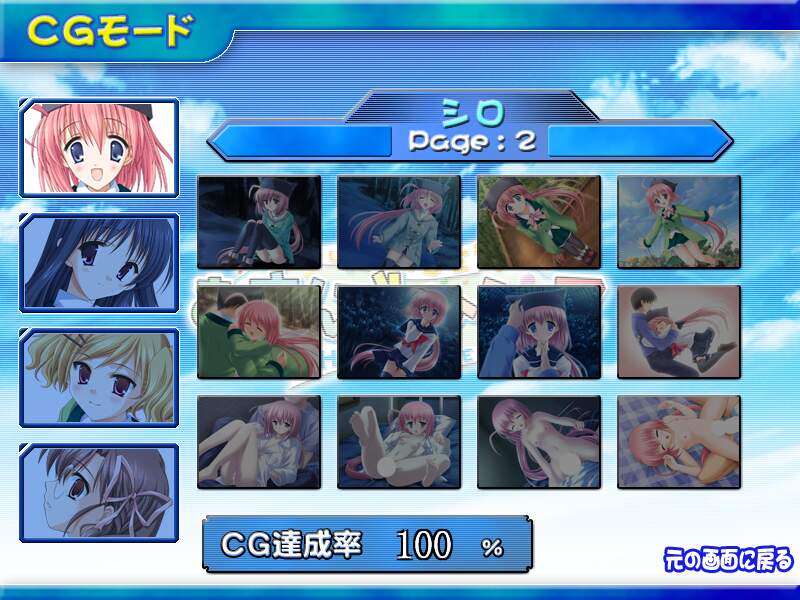Go to next page with right arrow

pos(640,139)
